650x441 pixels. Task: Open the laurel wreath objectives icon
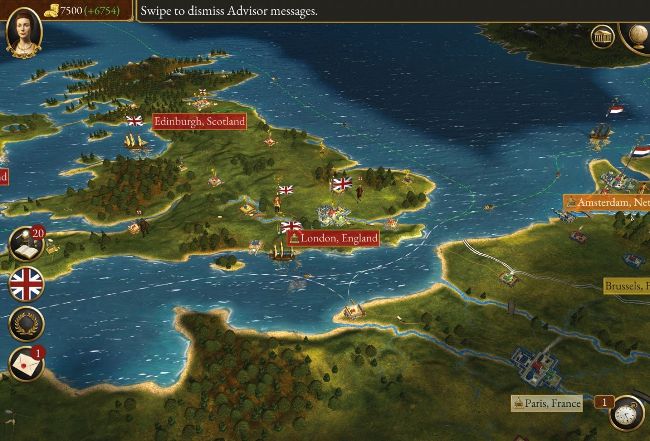click(27, 324)
